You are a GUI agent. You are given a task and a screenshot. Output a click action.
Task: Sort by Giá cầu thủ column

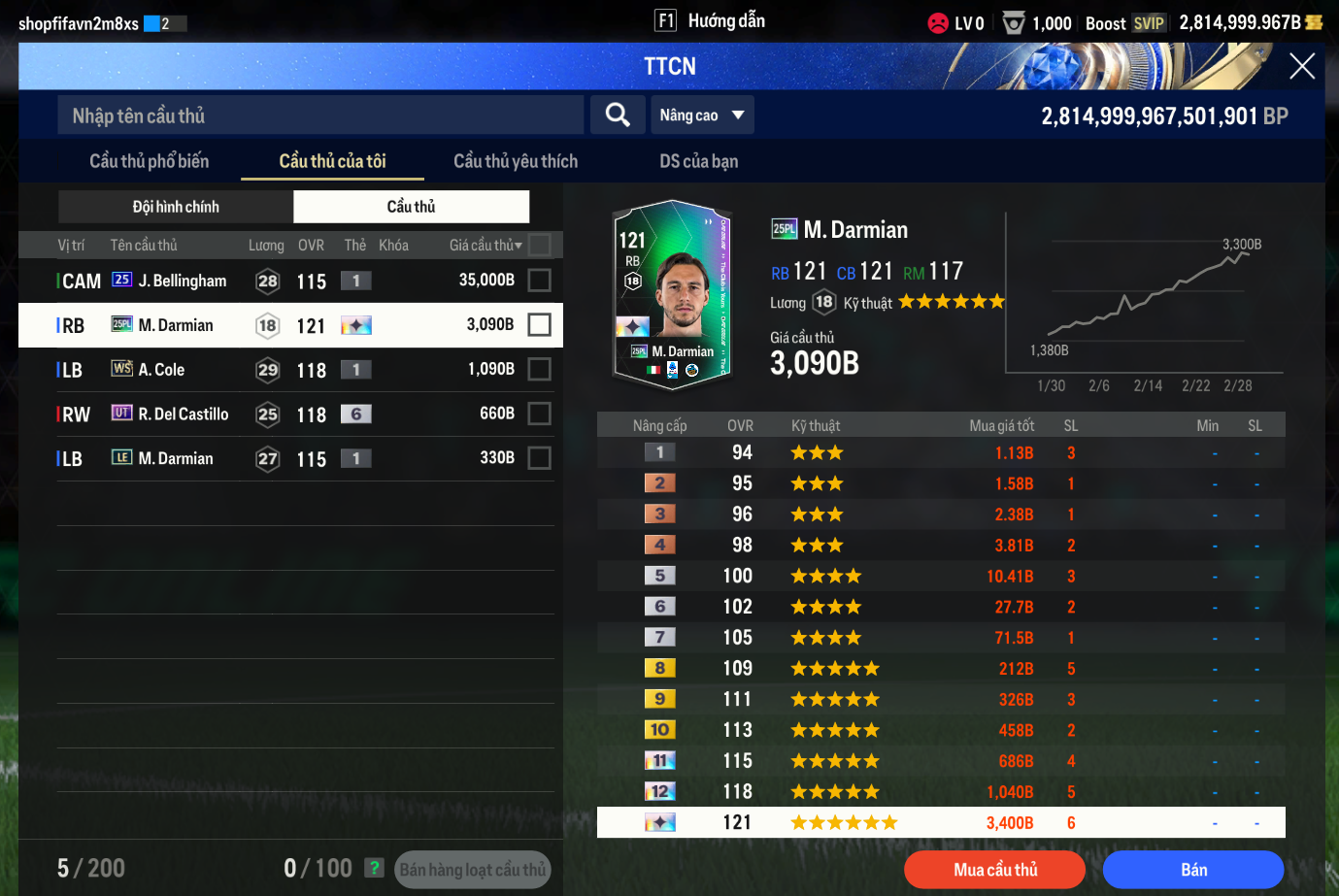coord(485,246)
